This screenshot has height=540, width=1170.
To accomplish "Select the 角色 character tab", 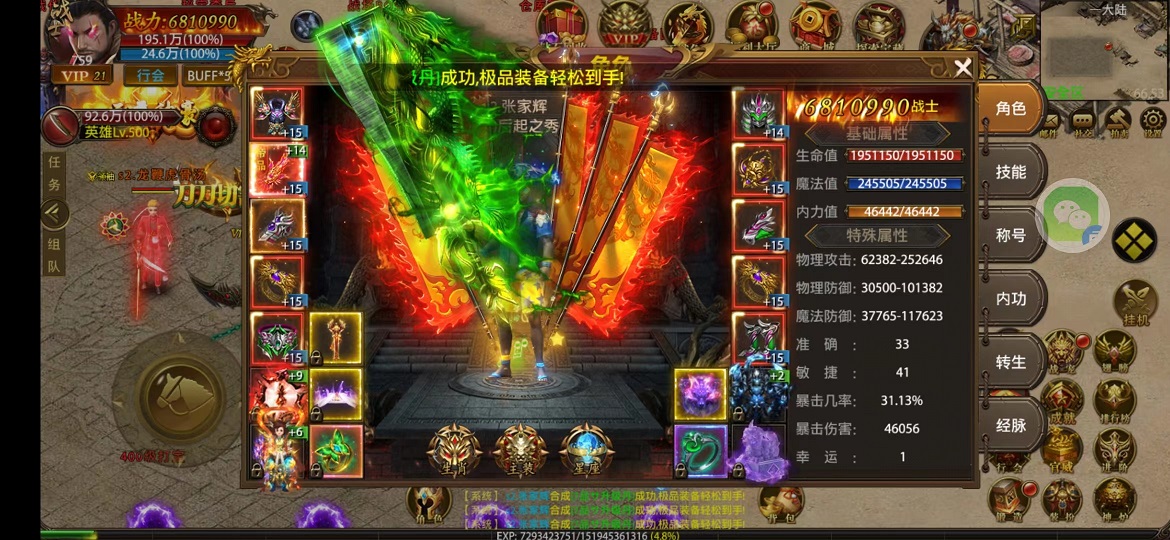I will coord(1011,109).
